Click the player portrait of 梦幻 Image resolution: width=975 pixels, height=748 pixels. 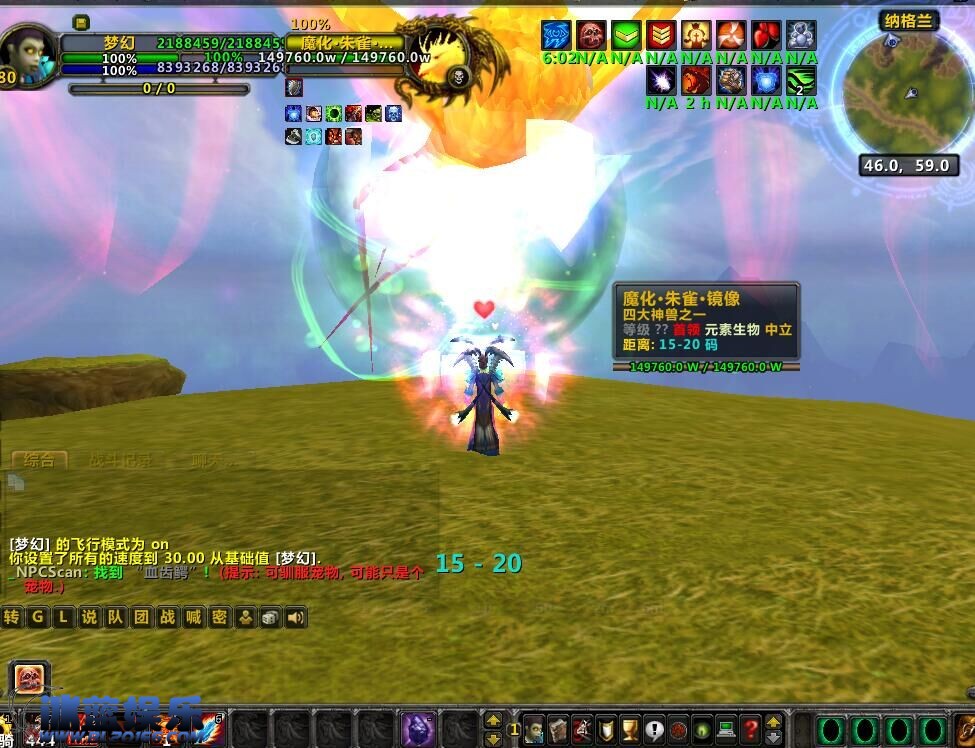click(30, 54)
